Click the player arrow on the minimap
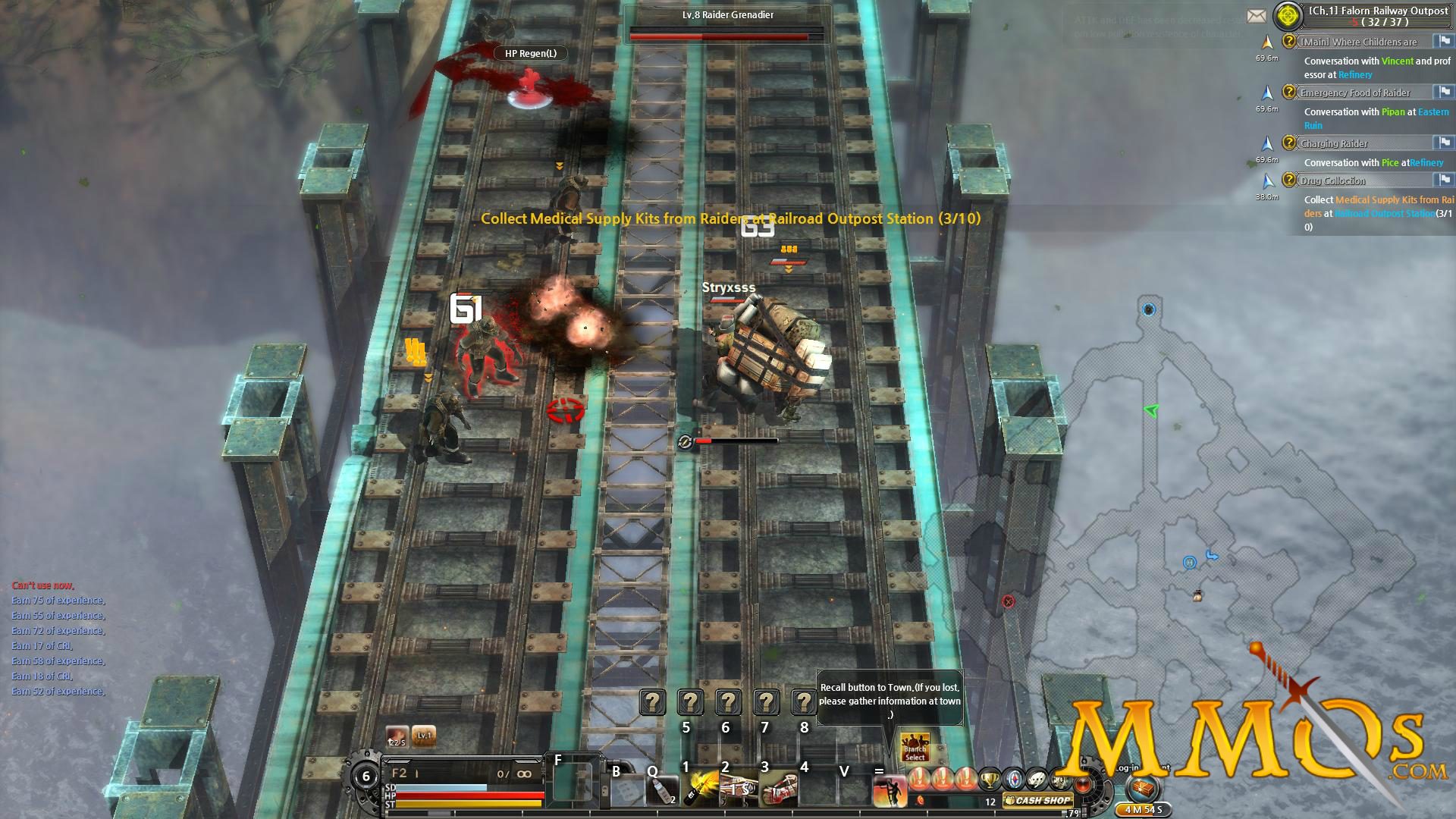Image resolution: width=1456 pixels, height=819 pixels. (1151, 411)
